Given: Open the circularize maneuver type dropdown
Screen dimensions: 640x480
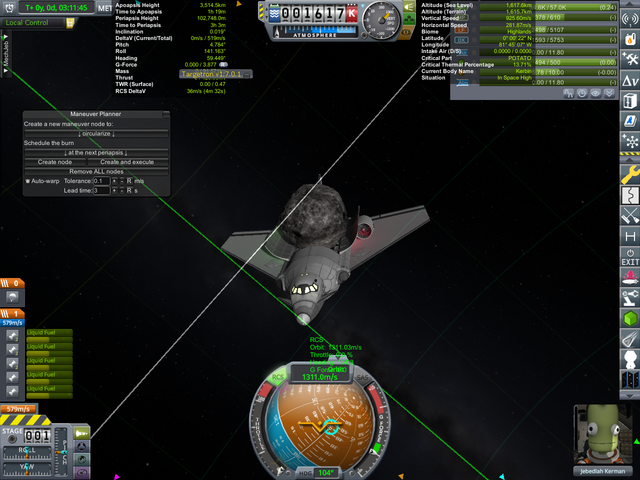Looking at the screenshot, I should point(97,132).
